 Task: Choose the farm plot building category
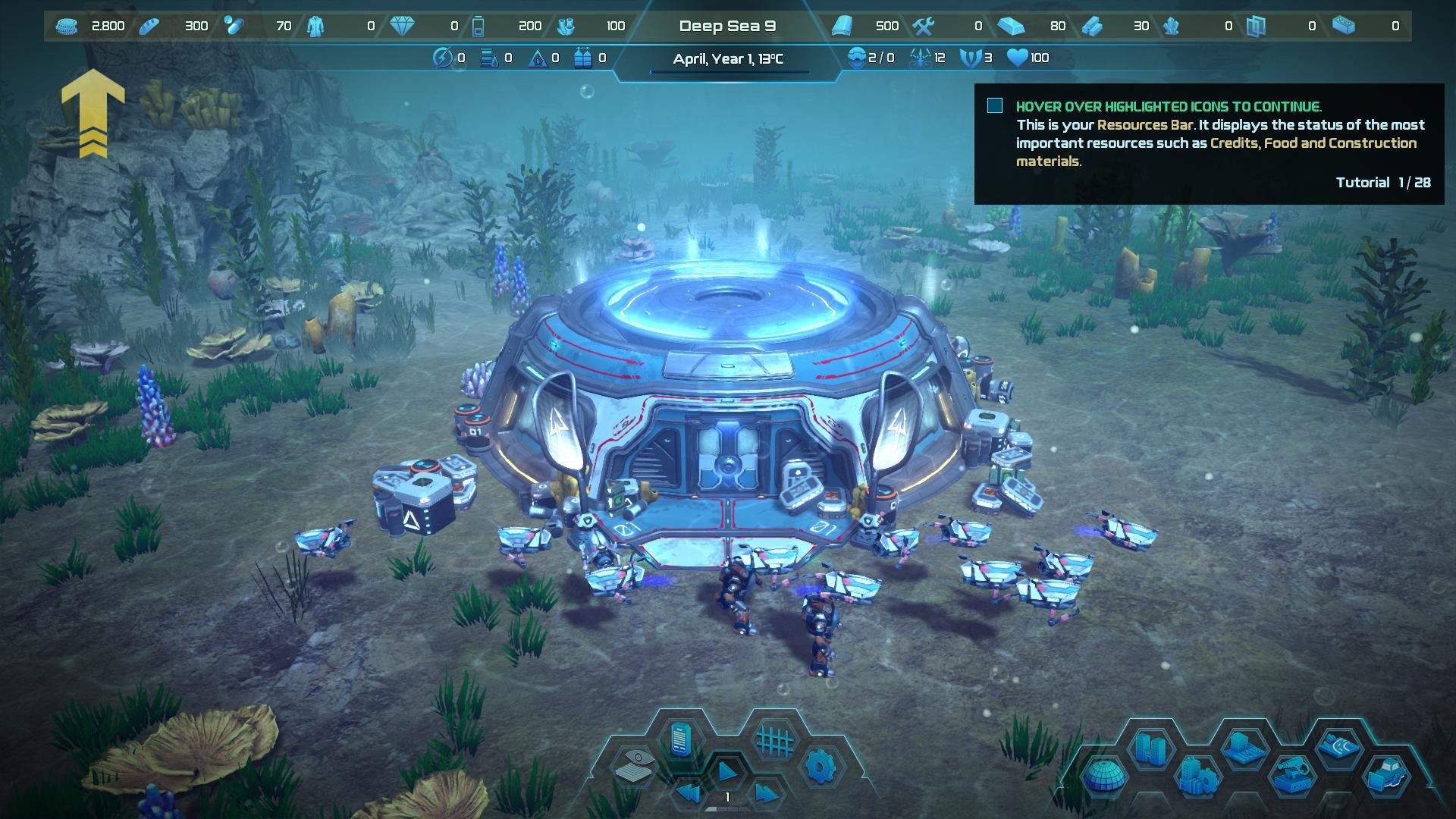(1244, 748)
